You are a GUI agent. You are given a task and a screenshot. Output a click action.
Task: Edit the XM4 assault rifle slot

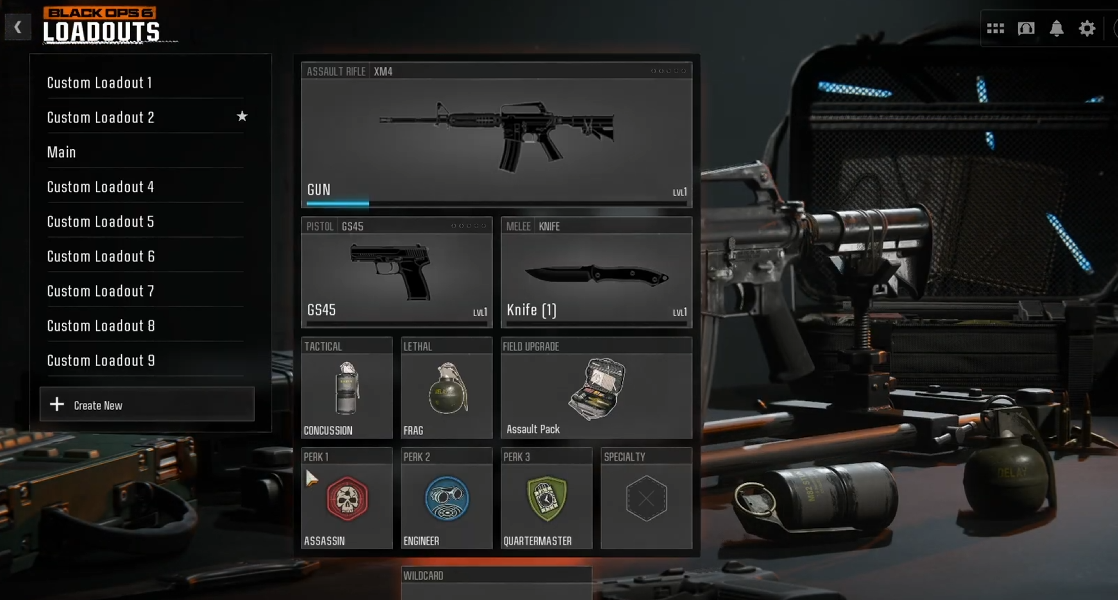(x=496, y=135)
